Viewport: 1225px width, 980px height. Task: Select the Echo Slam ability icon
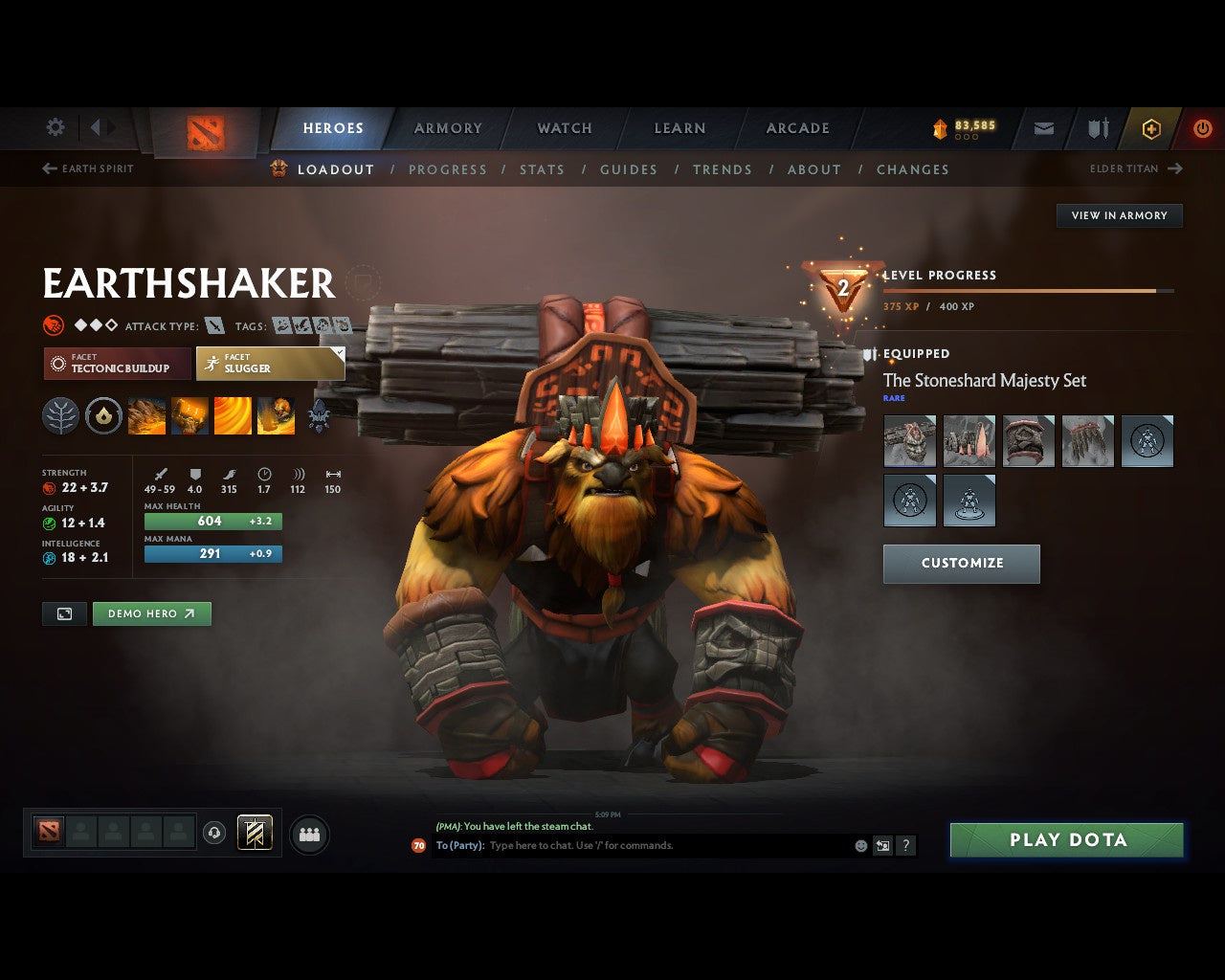(276, 415)
